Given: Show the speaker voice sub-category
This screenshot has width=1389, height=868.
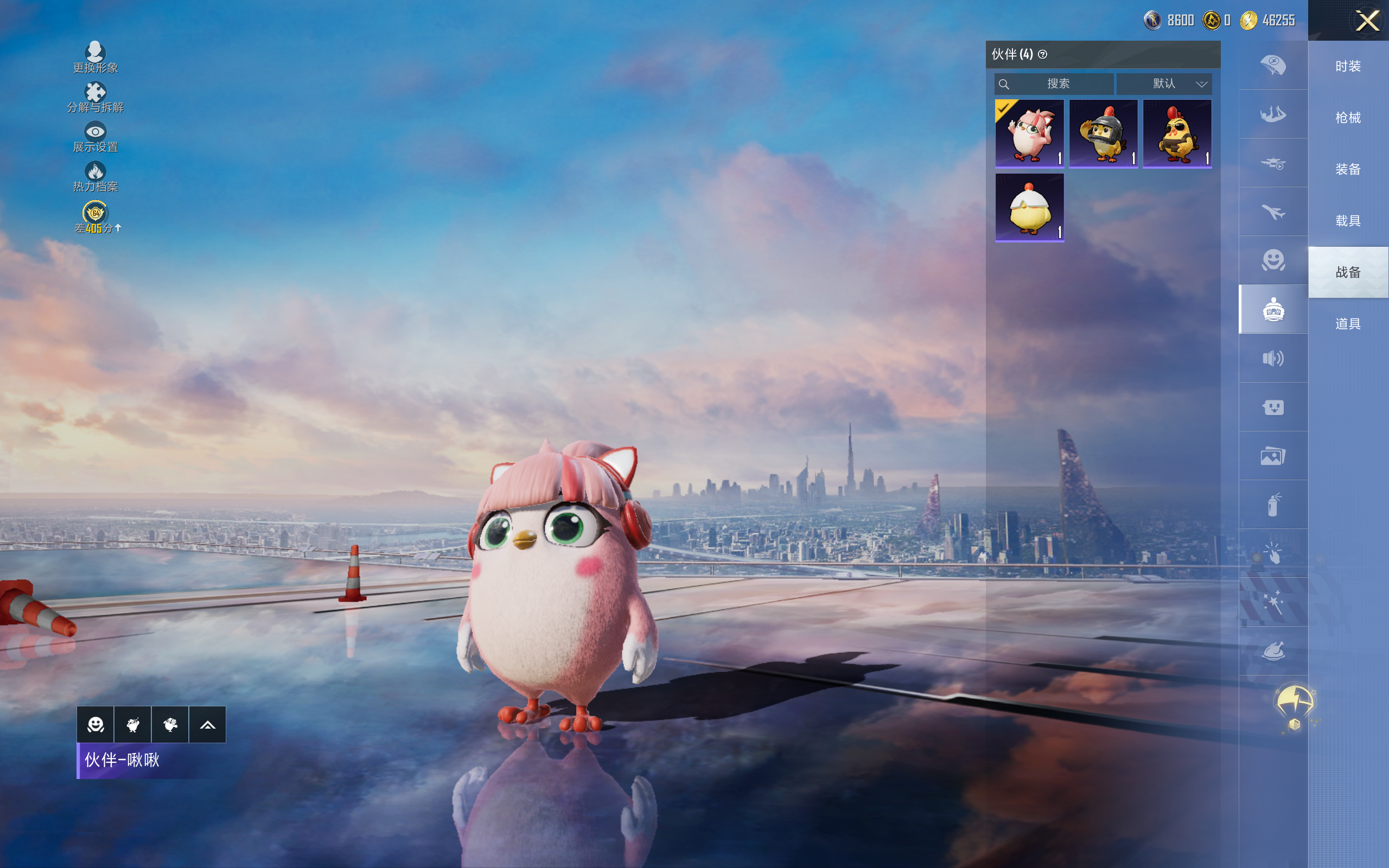Looking at the screenshot, I should (1273, 358).
